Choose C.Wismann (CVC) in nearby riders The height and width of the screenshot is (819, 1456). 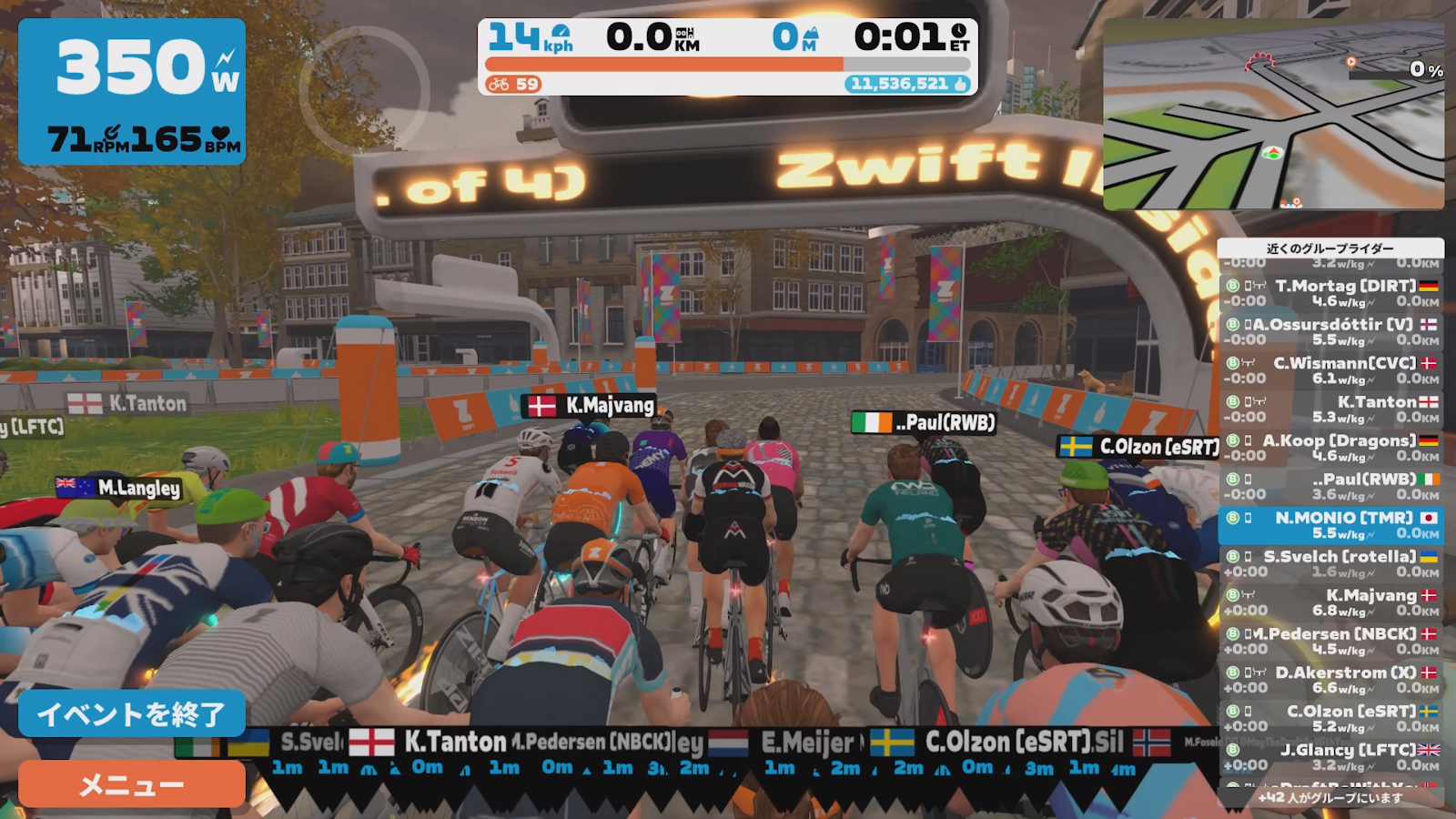click(1330, 370)
